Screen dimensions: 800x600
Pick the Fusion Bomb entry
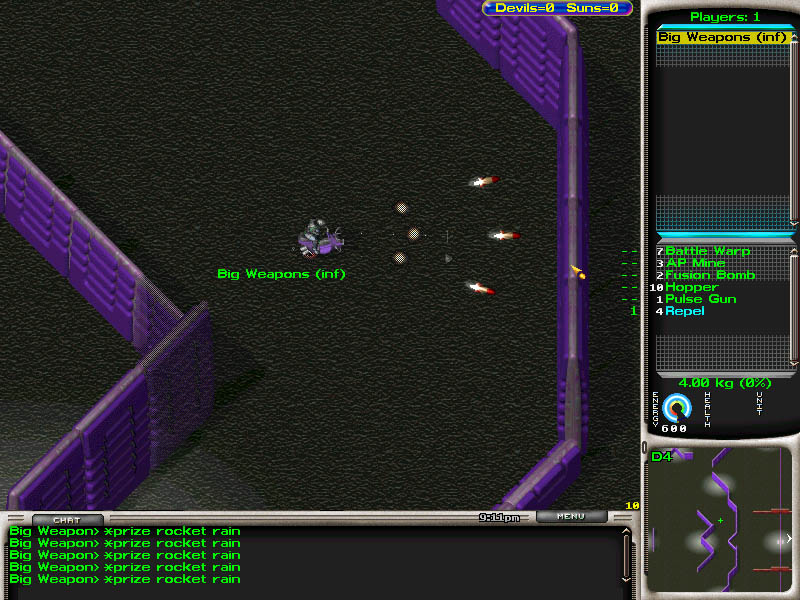pyautogui.click(x=710, y=275)
